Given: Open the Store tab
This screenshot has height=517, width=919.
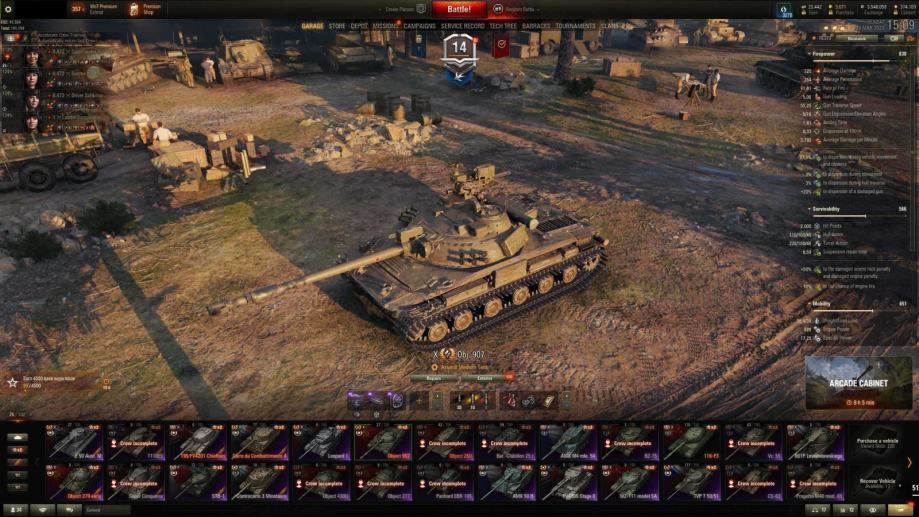Looking at the screenshot, I should (x=336, y=26).
